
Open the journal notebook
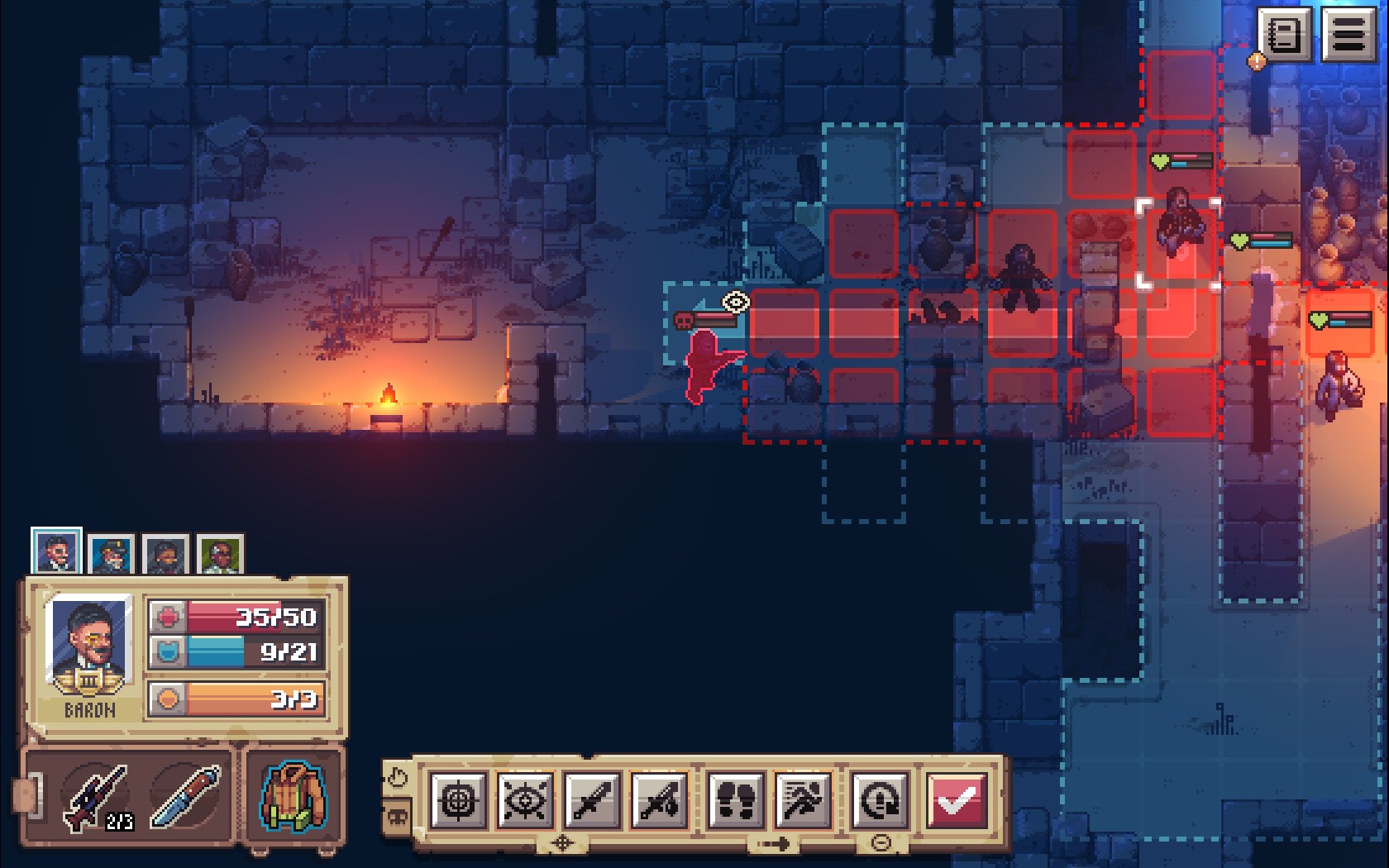pos(1284,35)
